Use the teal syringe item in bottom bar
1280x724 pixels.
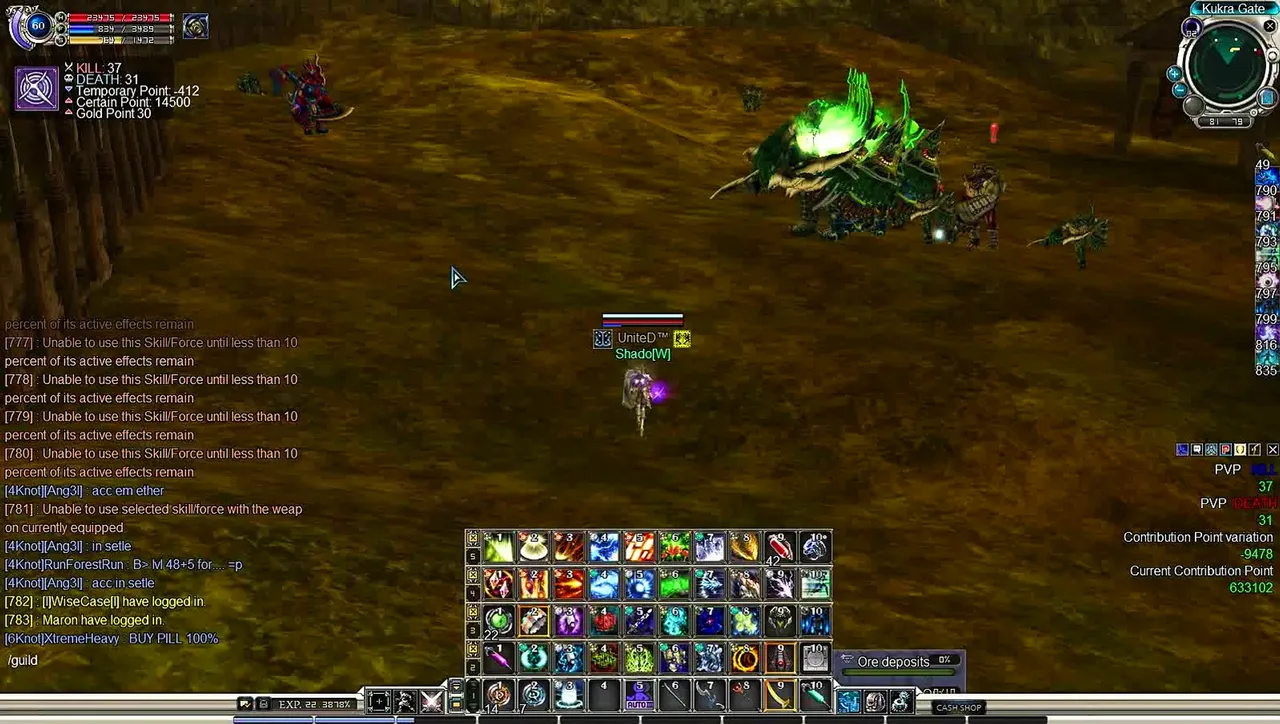(x=815, y=694)
